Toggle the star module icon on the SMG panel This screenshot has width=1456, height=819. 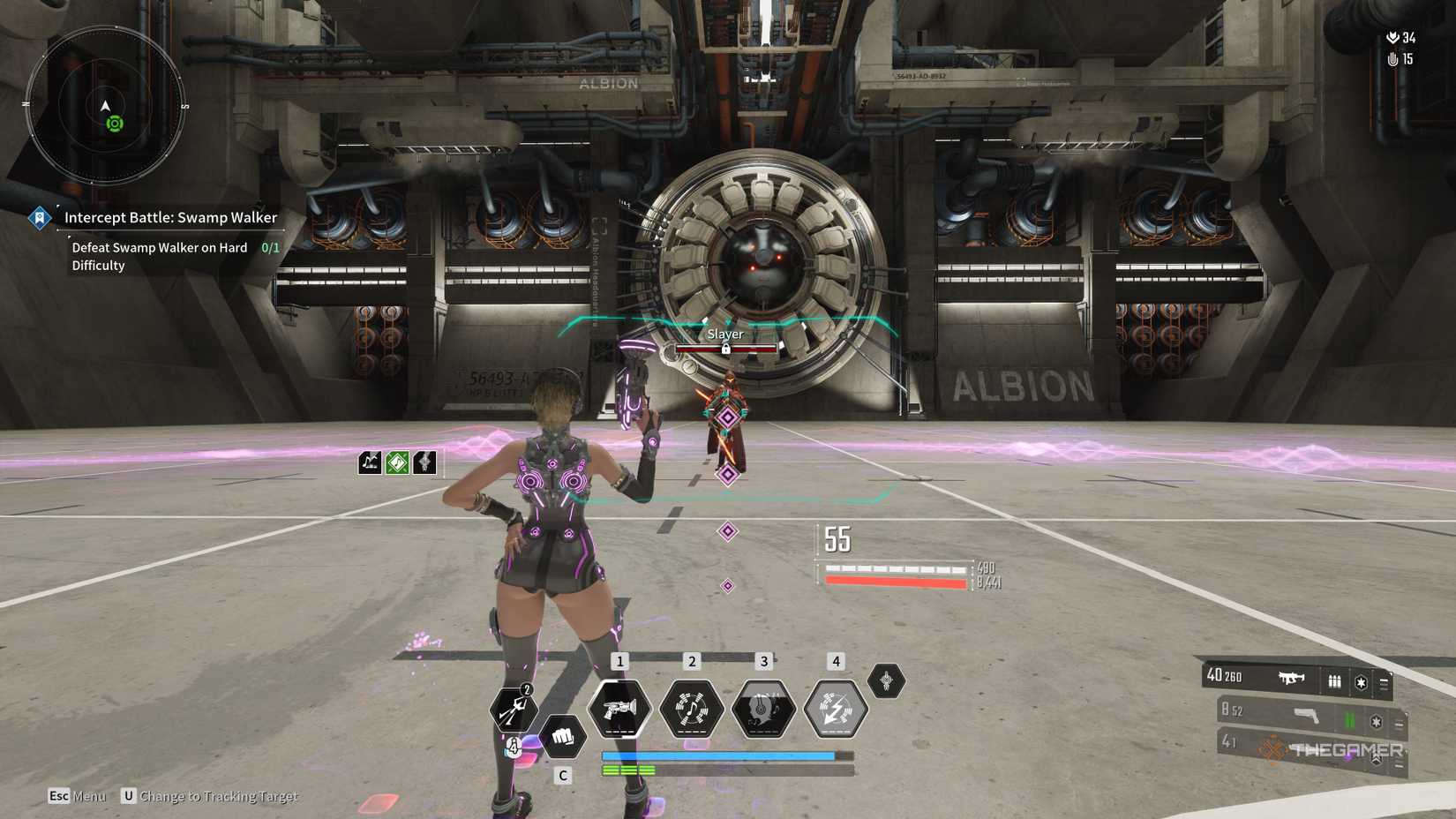(x=1361, y=682)
